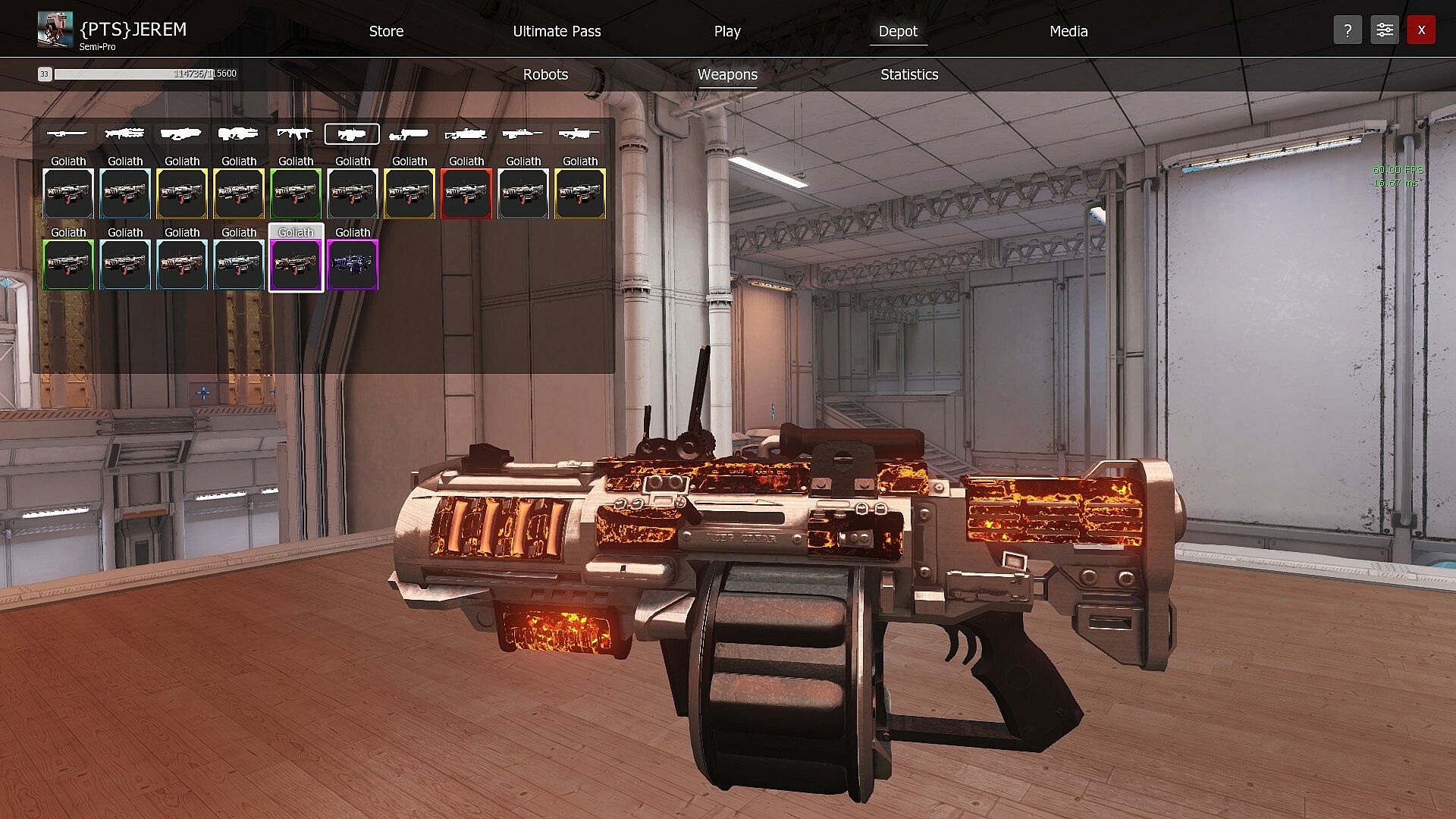Open the Depot section
Image resolution: width=1456 pixels, height=819 pixels.
click(898, 31)
